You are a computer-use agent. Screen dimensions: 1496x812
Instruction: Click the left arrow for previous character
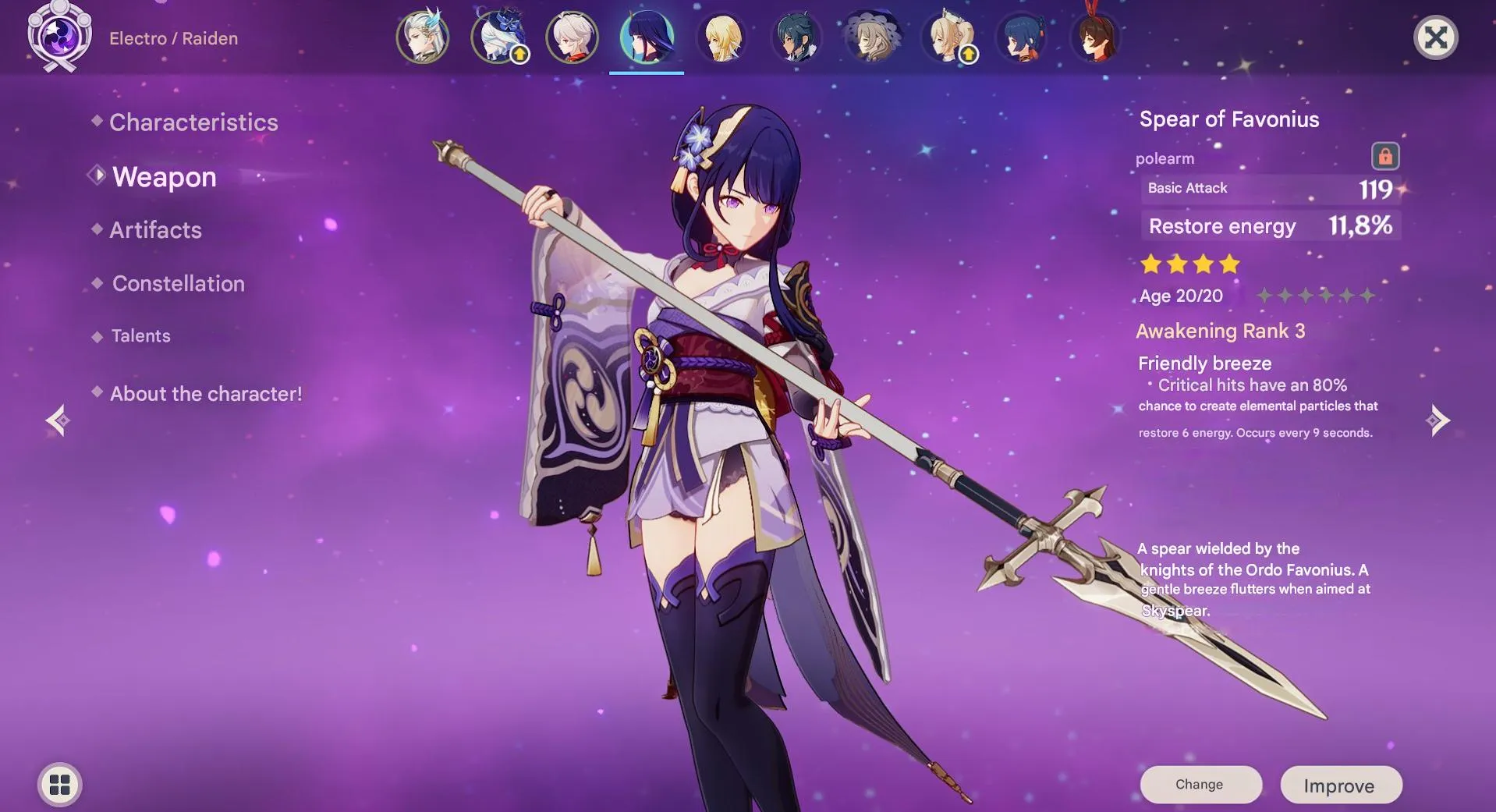click(58, 420)
